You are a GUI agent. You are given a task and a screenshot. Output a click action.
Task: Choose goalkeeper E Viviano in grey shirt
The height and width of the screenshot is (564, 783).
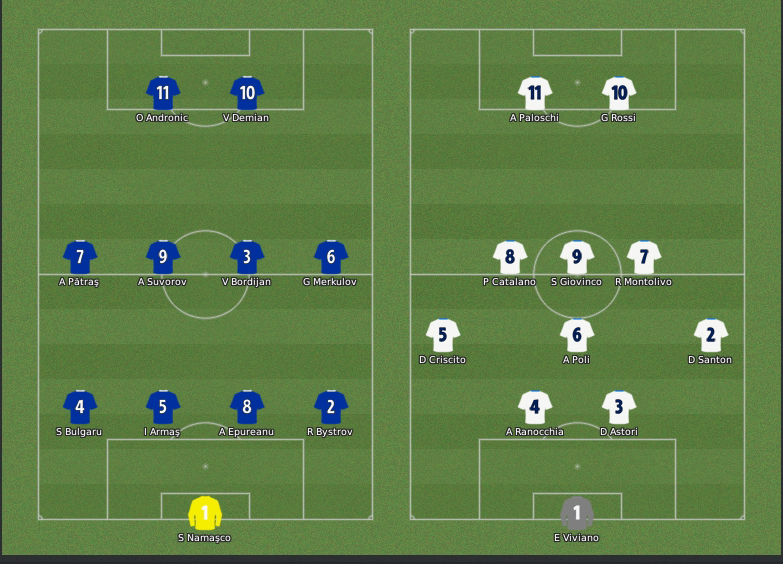click(577, 513)
